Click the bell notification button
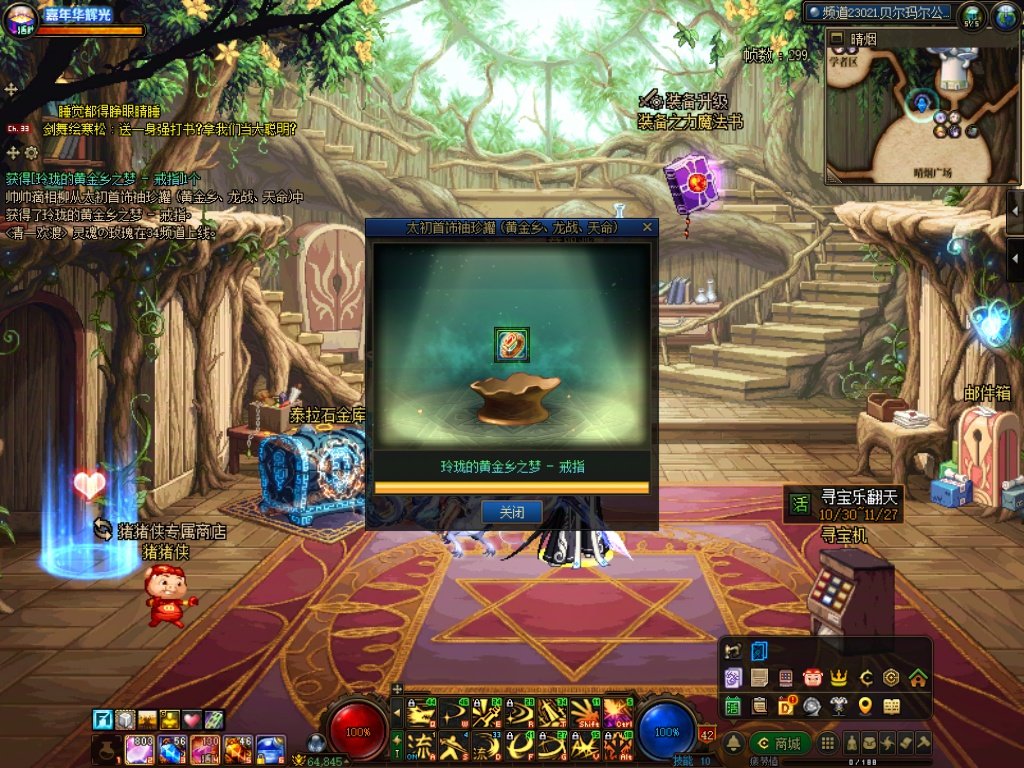Viewport: 1024px width, 768px height. 734,744
